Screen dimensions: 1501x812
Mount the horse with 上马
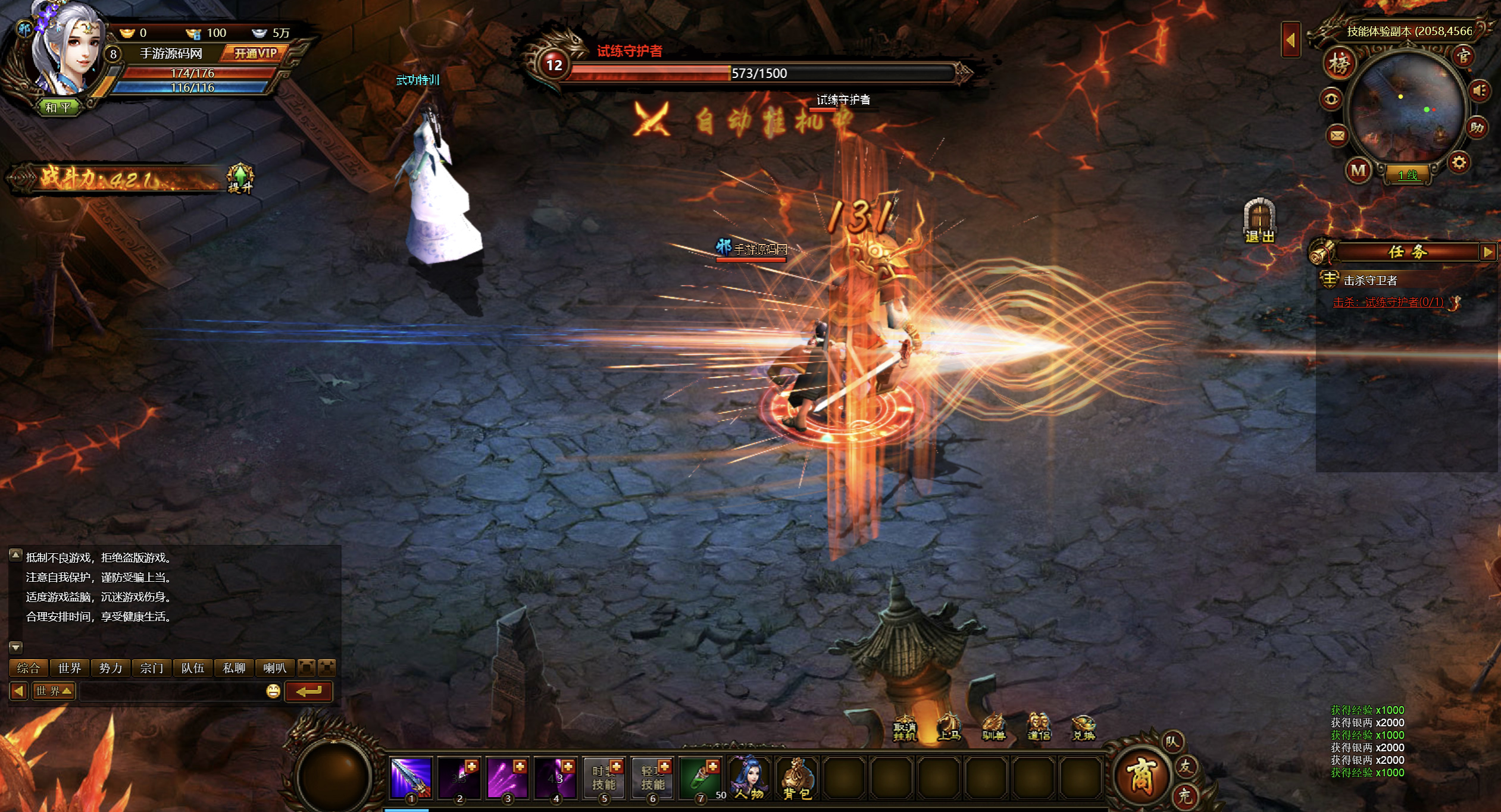pyautogui.click(x=949, y=728)
